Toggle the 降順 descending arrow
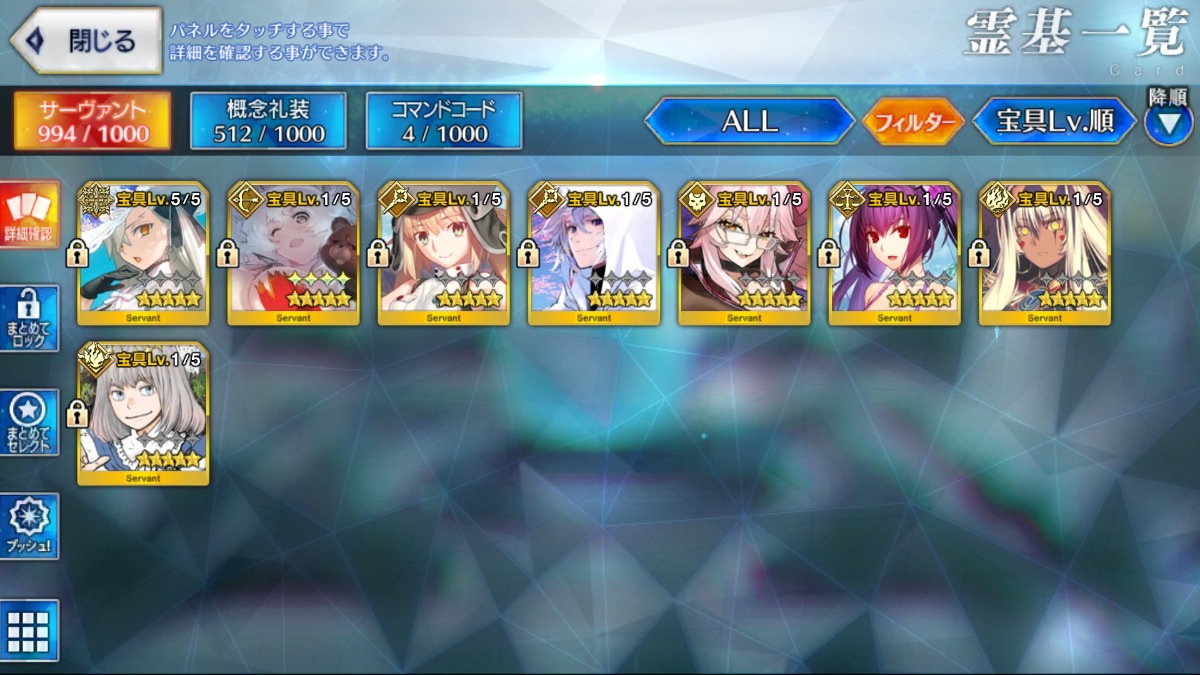The height and width of the screenshot is (675, 1200). point(1168,122)
